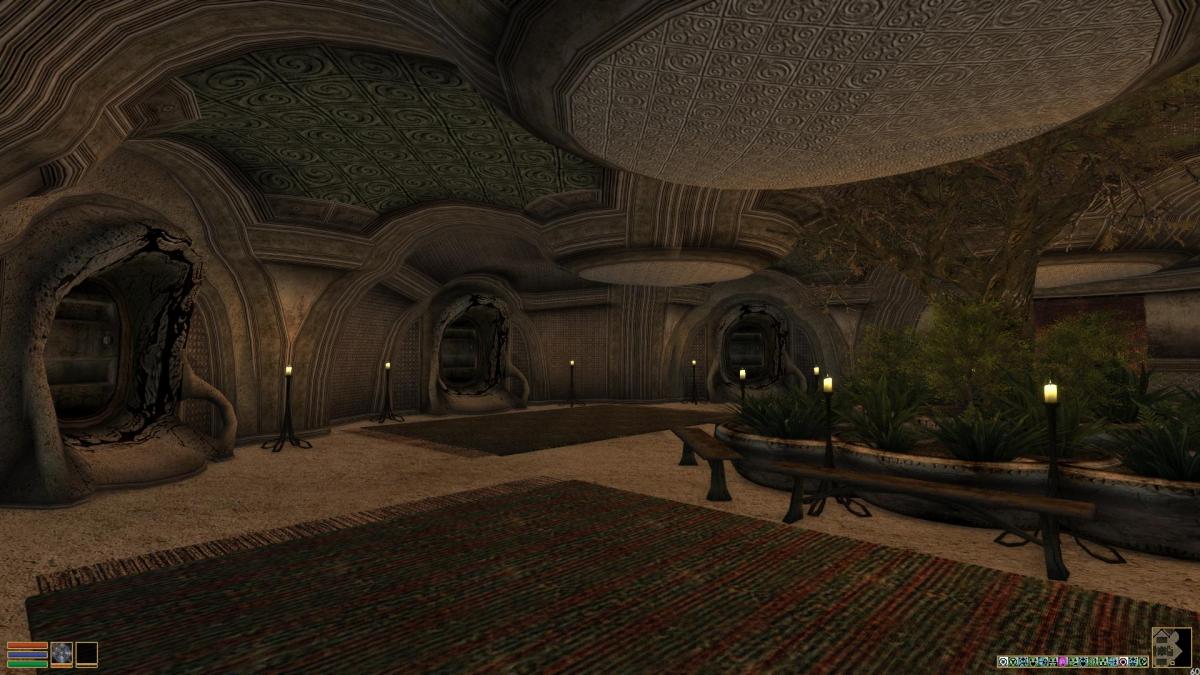Select the equipped weapon icon
Screen dimensions: 1200x675
[62, 654]
